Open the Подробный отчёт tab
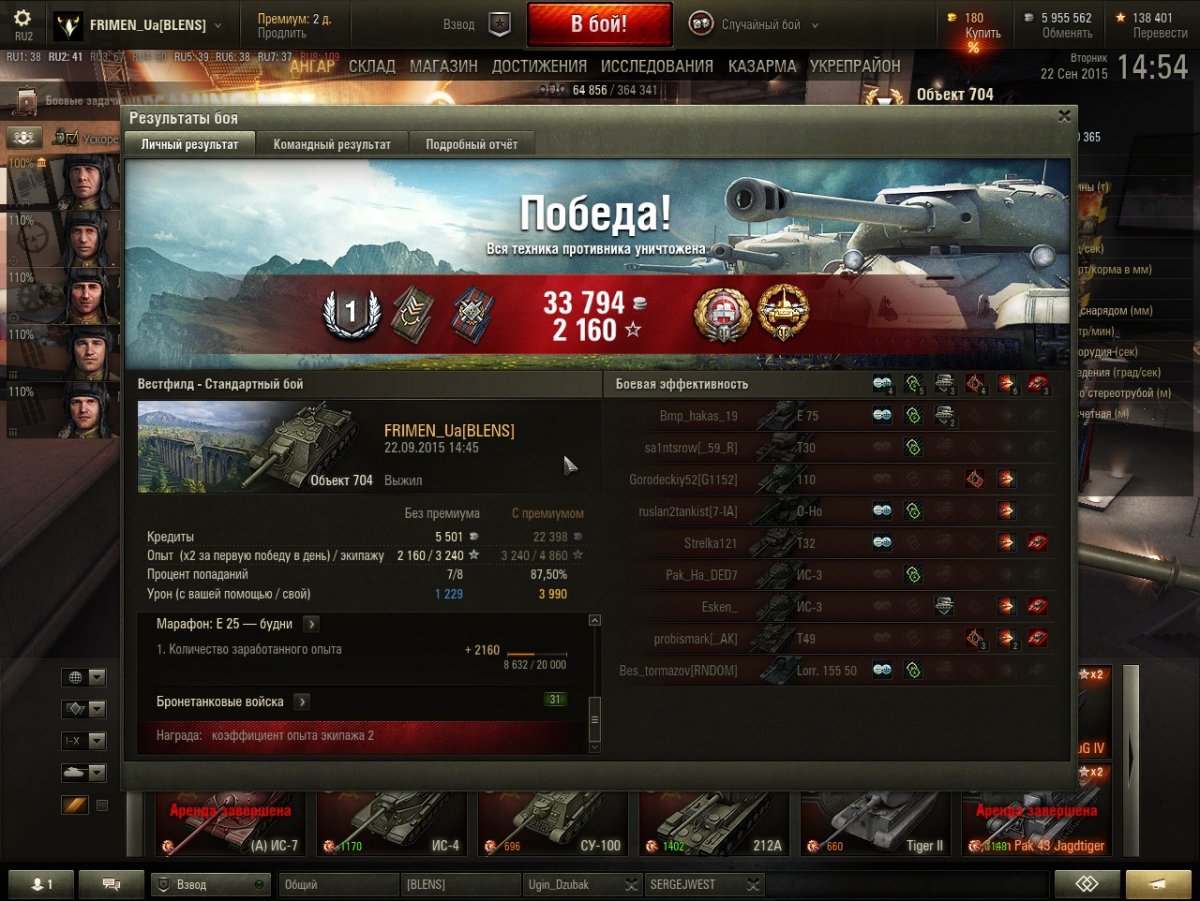Viewport: 1200px width, 901px height. click(472, 144)
